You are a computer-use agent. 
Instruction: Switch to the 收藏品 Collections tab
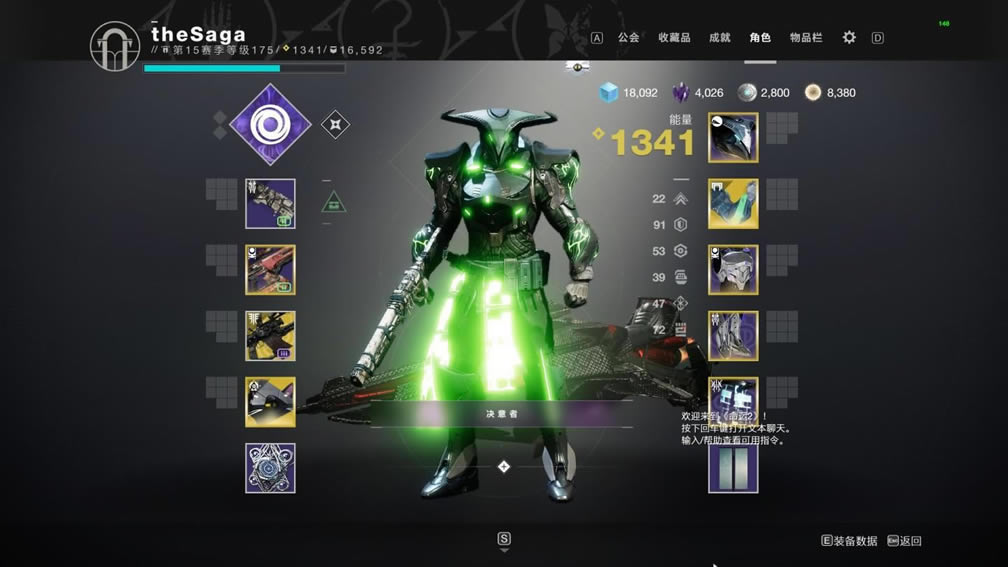tap(674, 38)
